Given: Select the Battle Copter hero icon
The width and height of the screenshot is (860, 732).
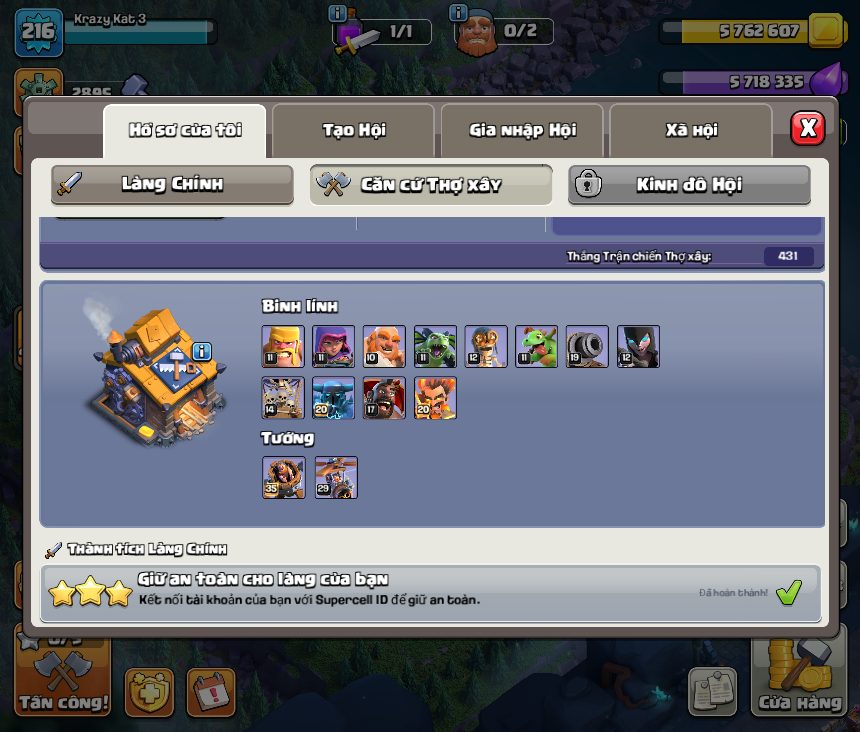Looking at the screenshot, I should [x=335, y=478].
